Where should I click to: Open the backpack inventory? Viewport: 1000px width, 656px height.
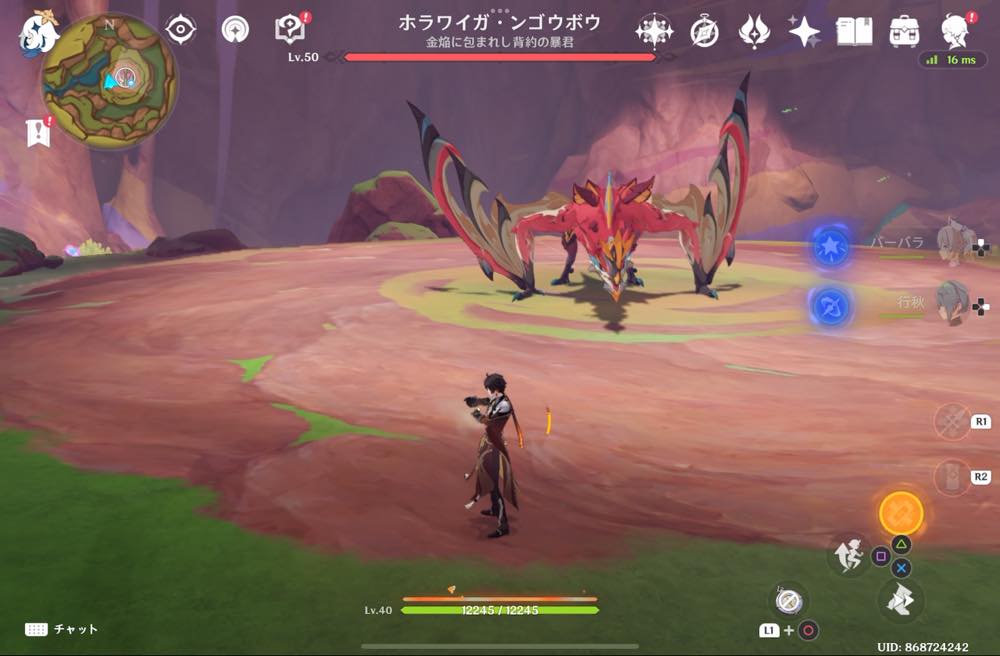pyautogui.click(x=905, y=31)
